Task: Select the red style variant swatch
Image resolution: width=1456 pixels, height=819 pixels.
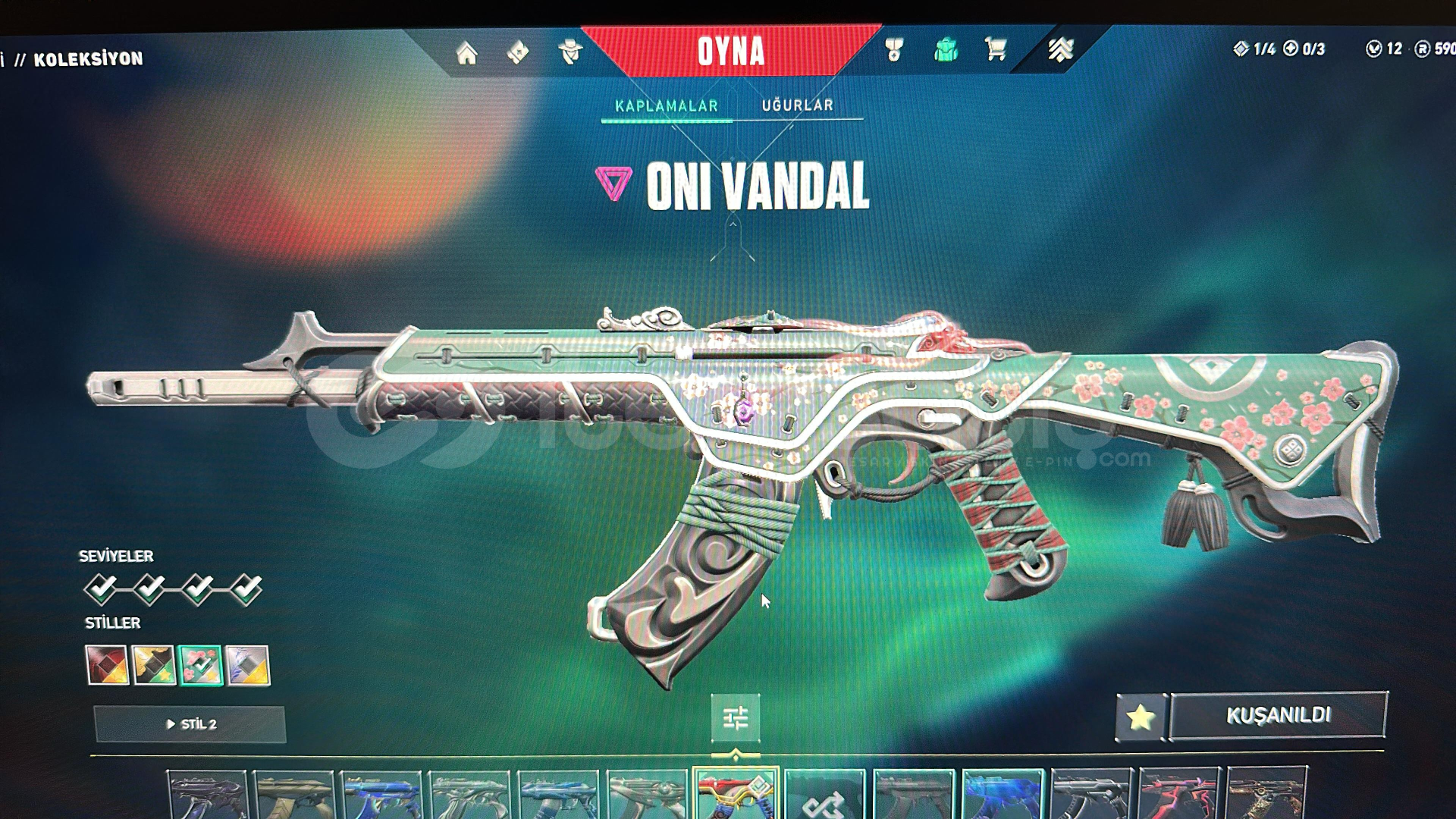Action: [107, 665]
